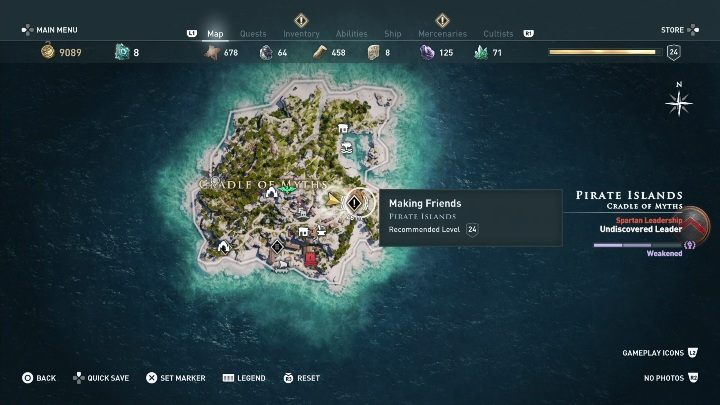
Task: Open the Store
Action: coord(673,30)
